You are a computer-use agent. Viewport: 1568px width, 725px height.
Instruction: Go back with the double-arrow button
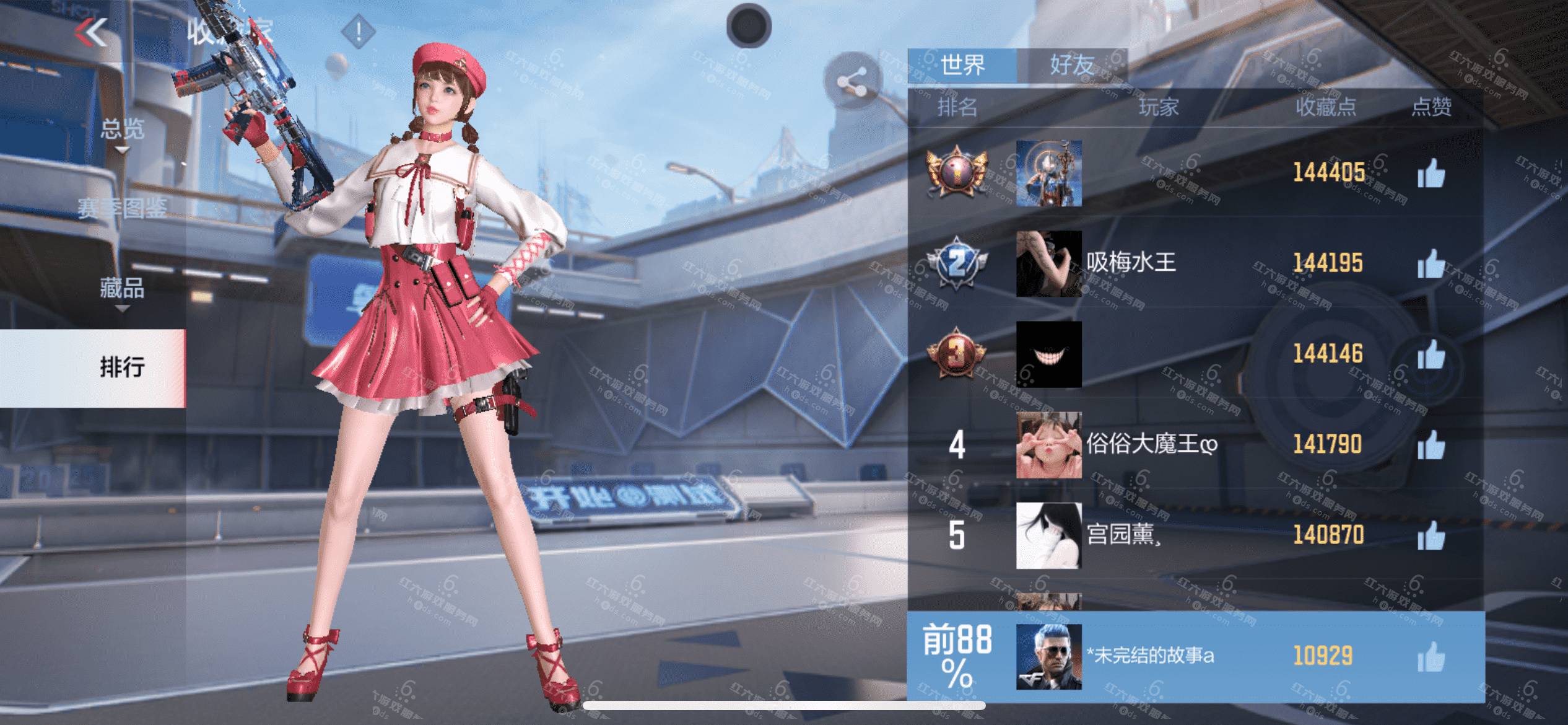point(92,32)
